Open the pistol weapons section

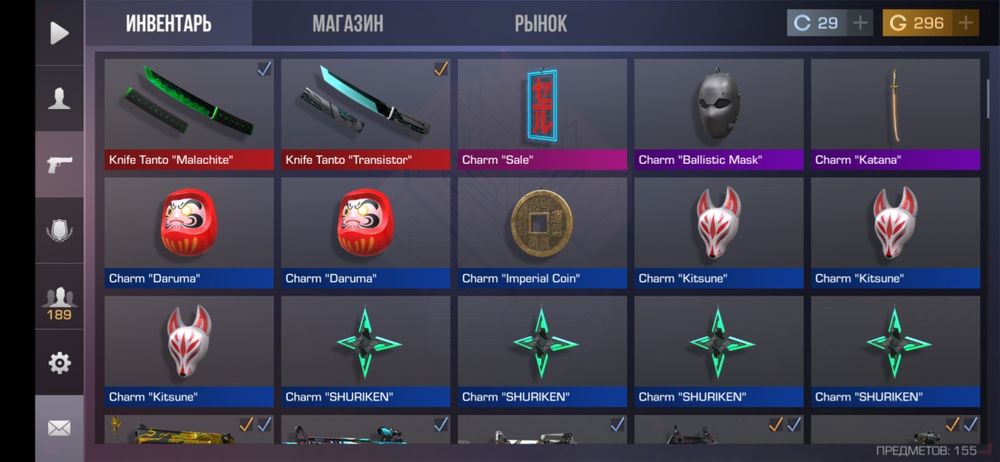(x=59, y=164)
